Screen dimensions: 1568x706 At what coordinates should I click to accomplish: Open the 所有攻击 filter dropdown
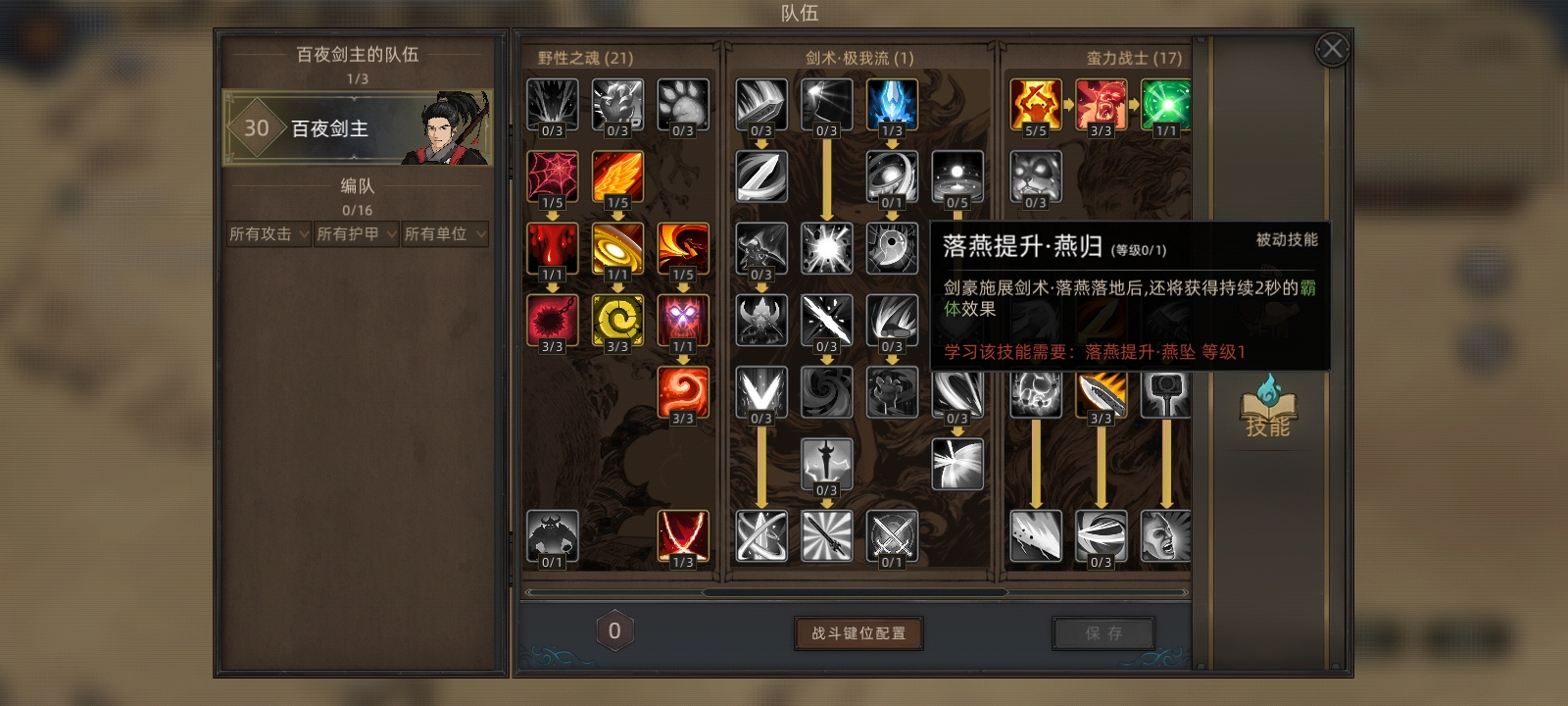[x=267, y=234]
